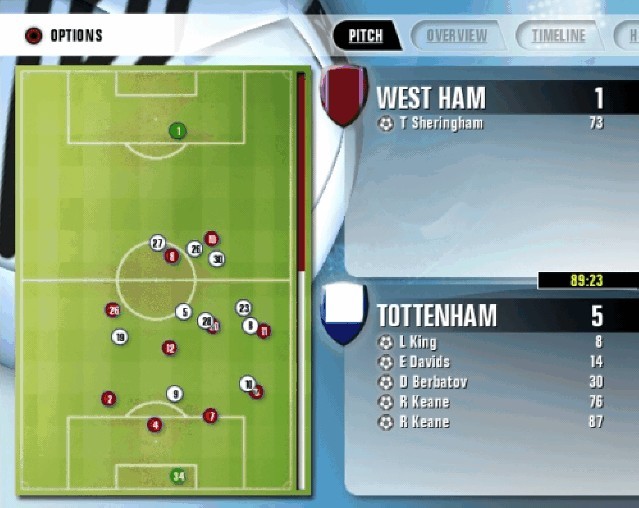
Task: Open the Options menu
Action: tap(65, 37)
